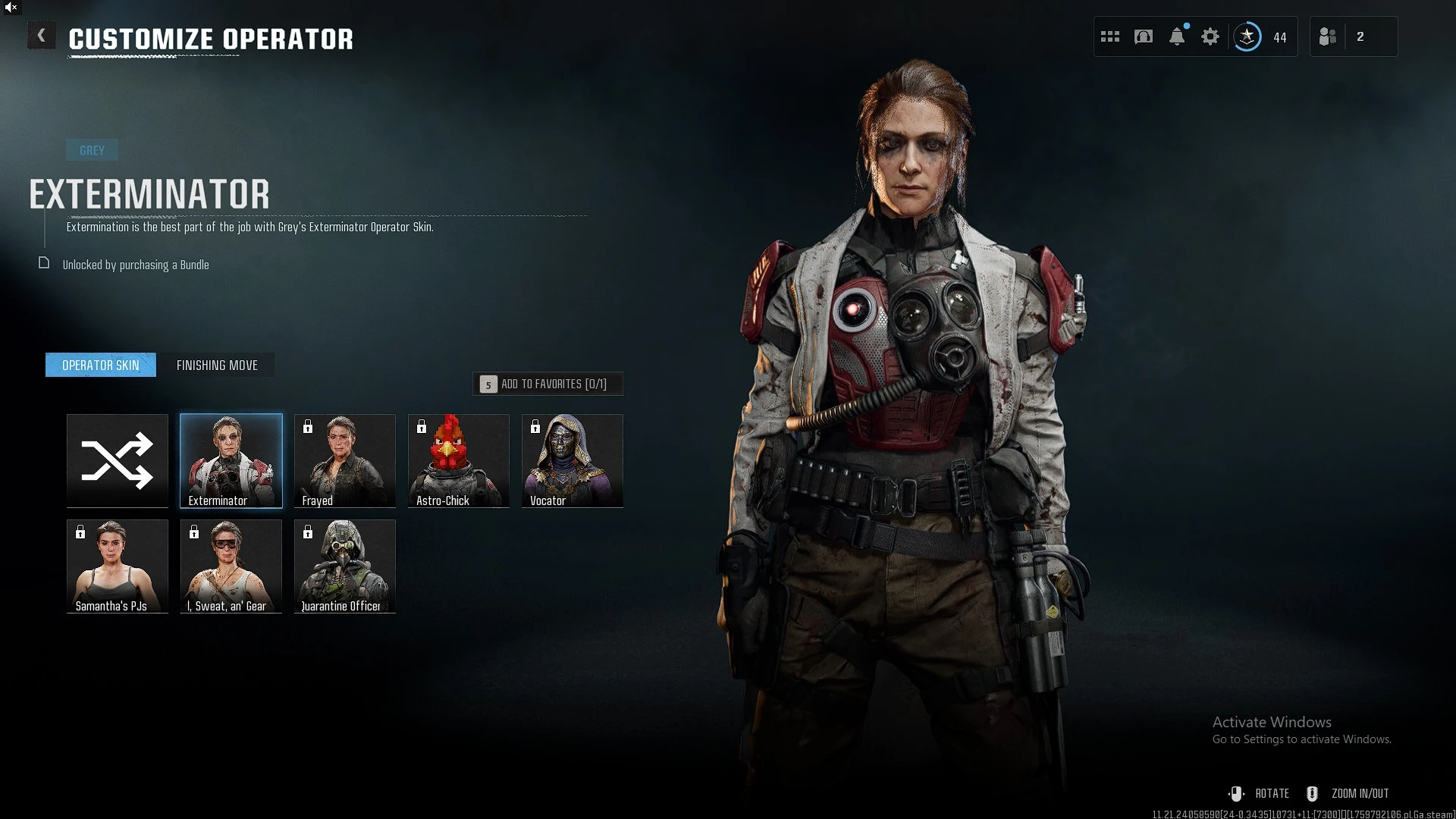
Task: Open the social party members icon
Action: pyautogui.click(x=1328, y=36)
